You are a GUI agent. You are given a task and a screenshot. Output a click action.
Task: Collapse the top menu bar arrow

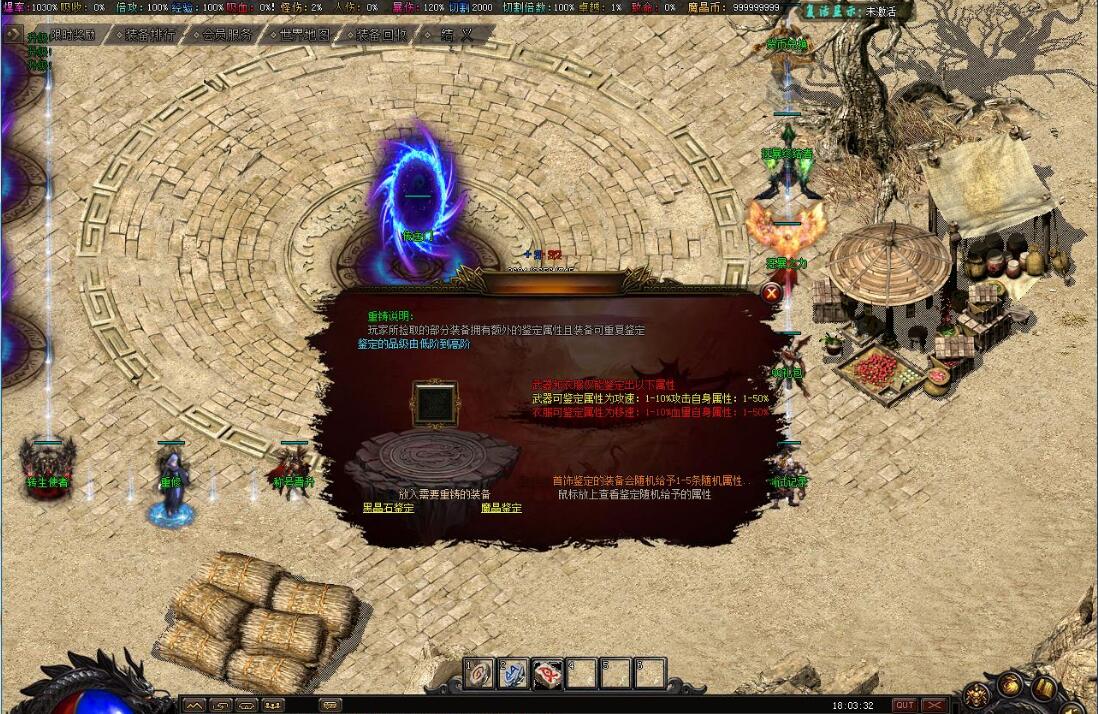tap(12, 33)
